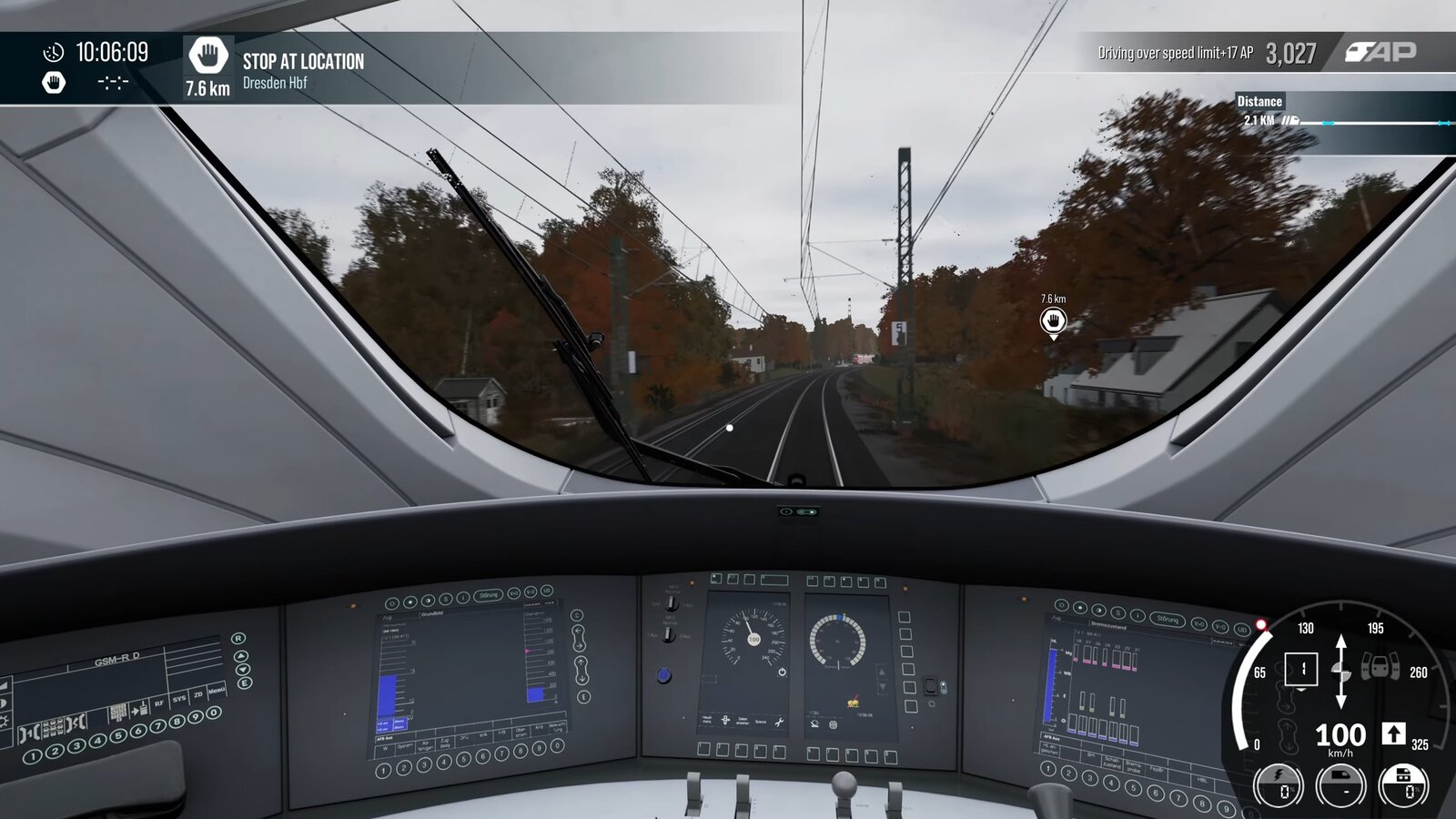Click the gradient up-down arrow indicator
The height and width of the screenshot is (819, 1456).
click(x=1340, y=672)
